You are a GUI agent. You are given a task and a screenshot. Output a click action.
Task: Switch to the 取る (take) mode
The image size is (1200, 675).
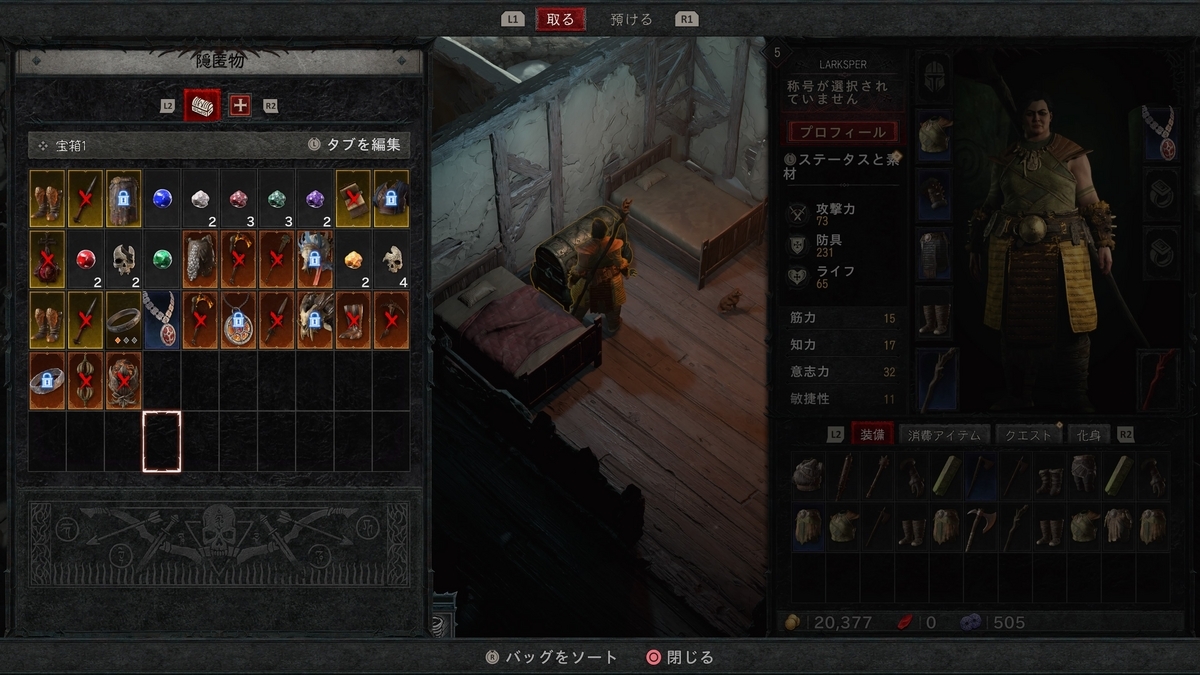tap(560, 19)
